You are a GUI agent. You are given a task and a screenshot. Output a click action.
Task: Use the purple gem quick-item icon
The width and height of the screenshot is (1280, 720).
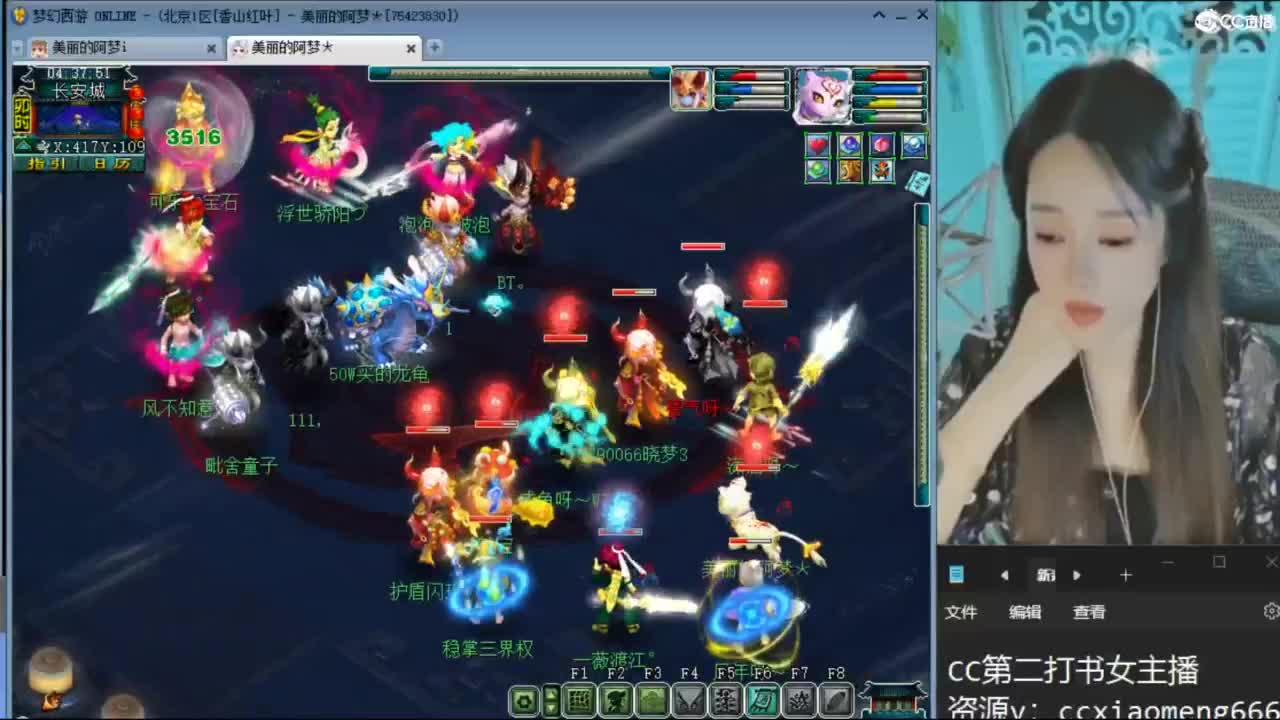click(x=850, y=145)
